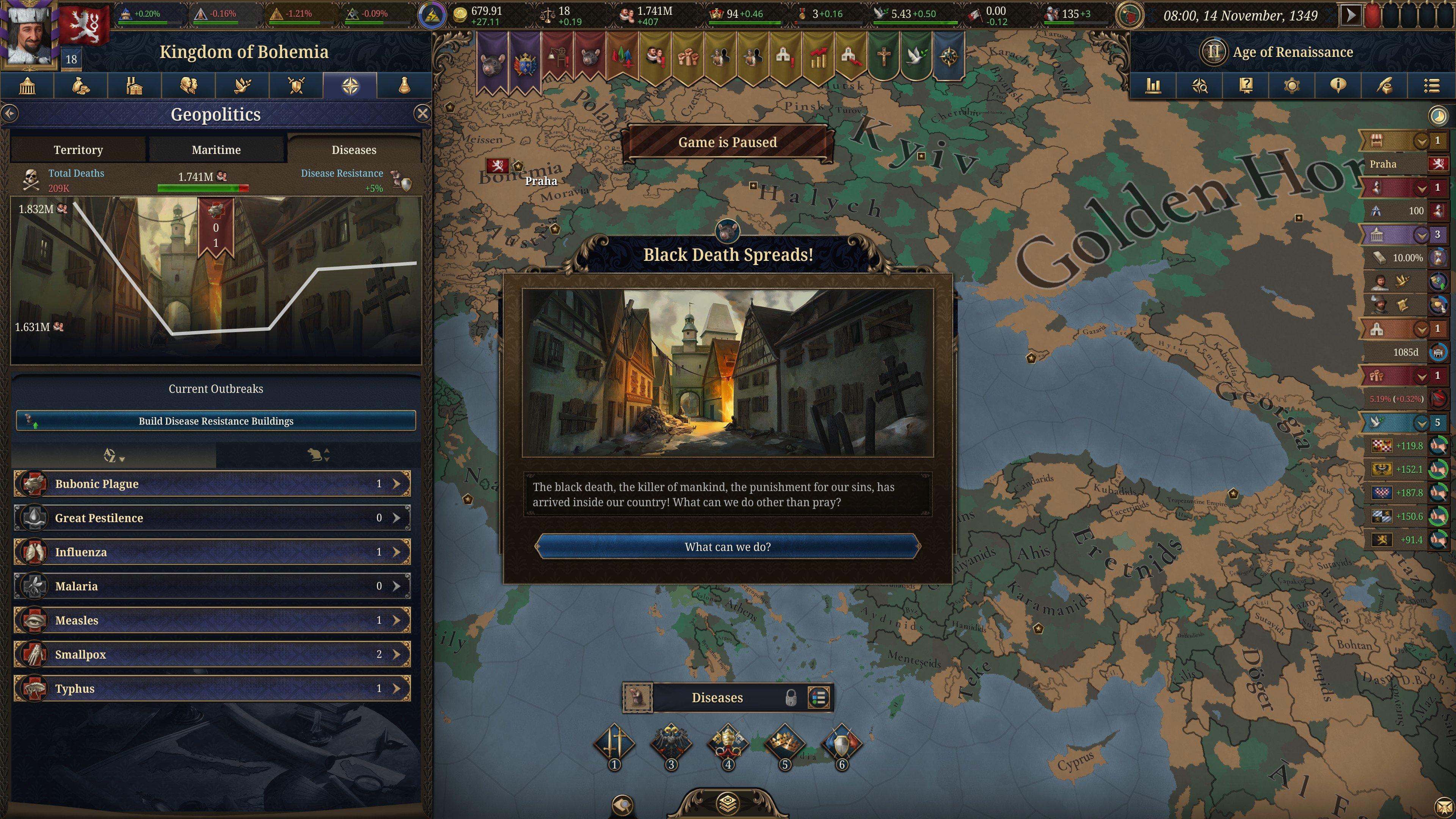Open the Encyclopedia (question-mark book icon)
Image resolution: width=1456 pixels, height=819 pixels.
[x=1246, y=86]
